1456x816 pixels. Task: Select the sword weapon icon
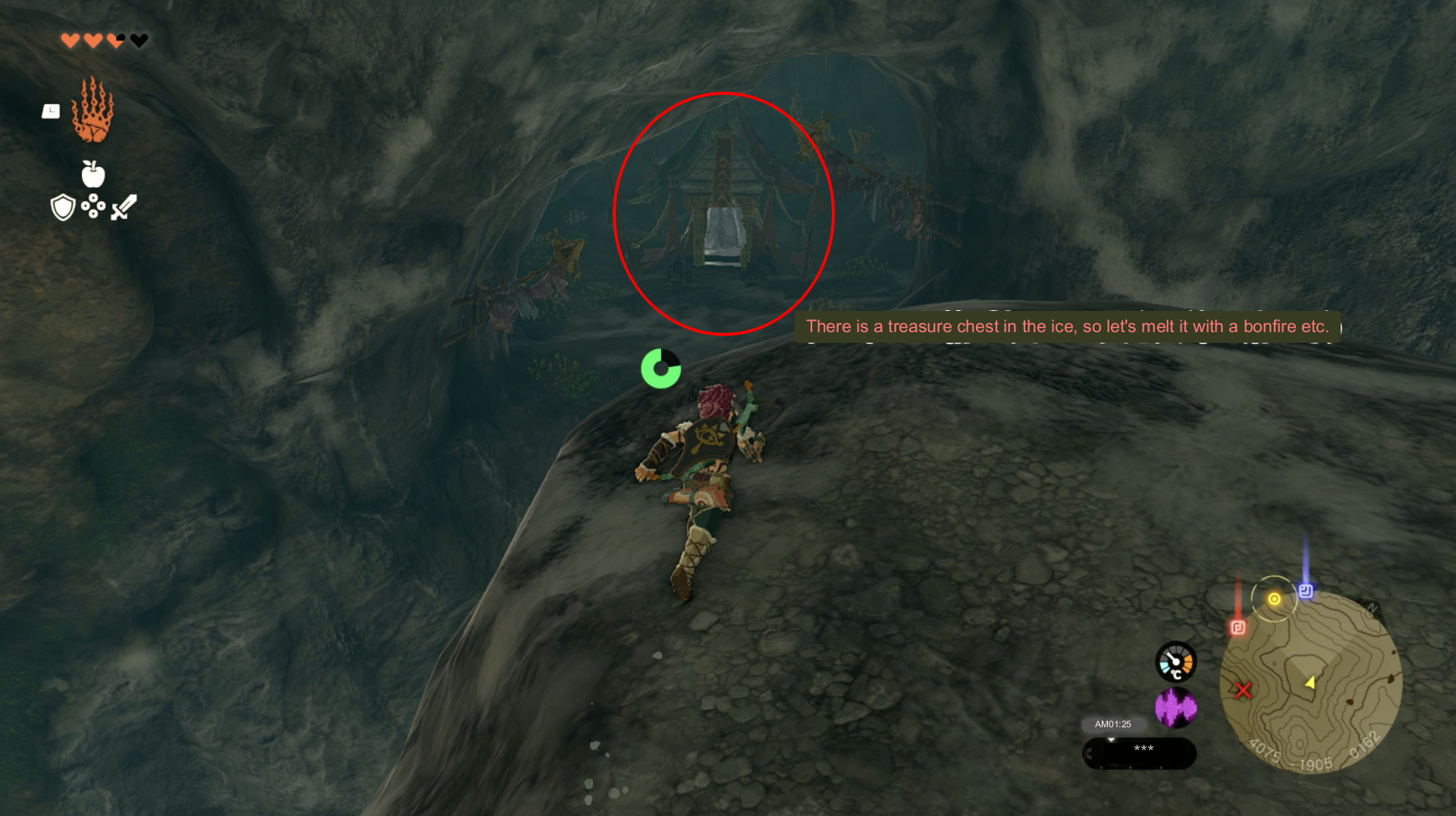(124, 207)
